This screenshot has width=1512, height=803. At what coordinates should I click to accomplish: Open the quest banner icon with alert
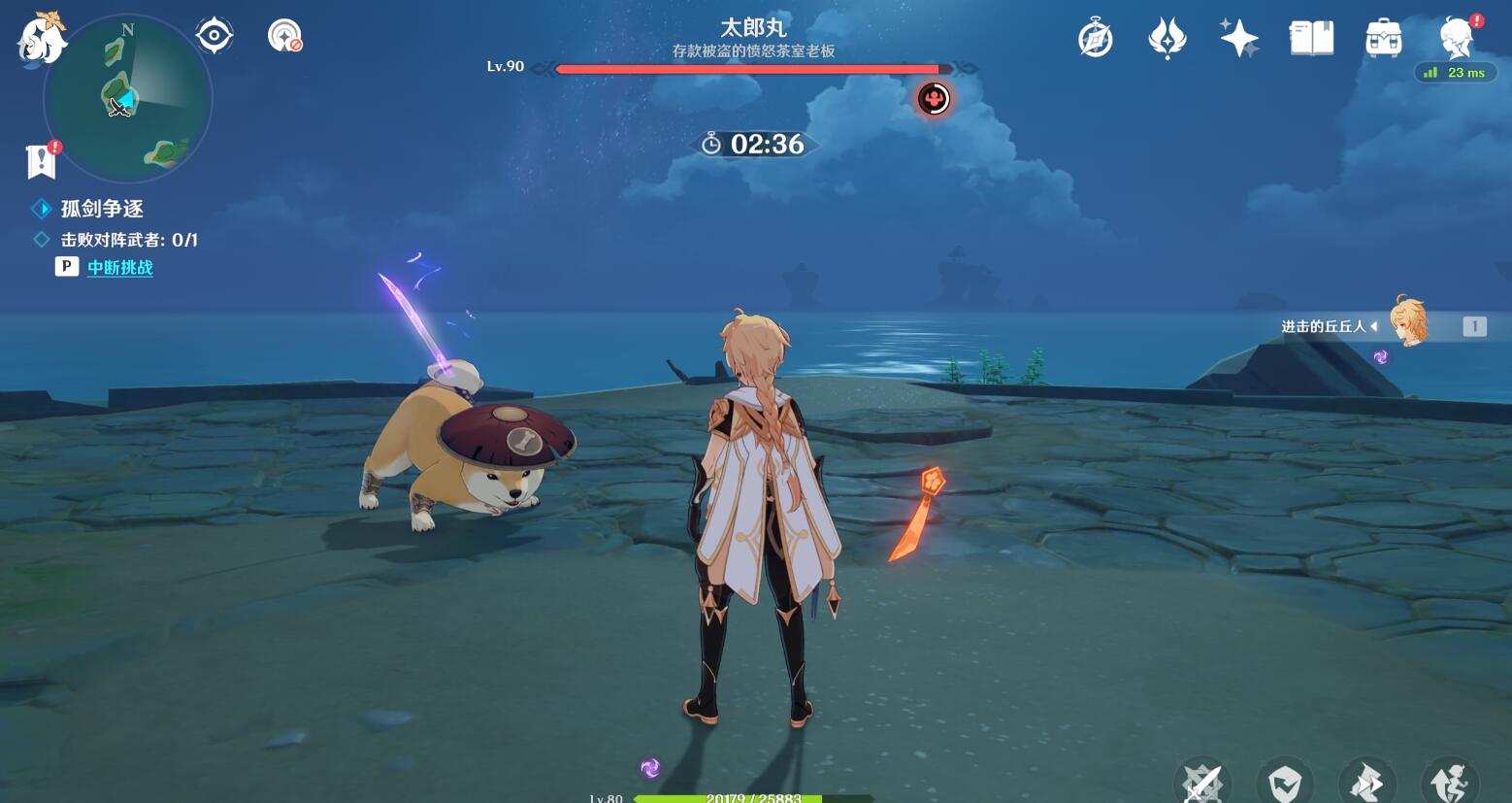pyautogui.click(x=42, y=160)
